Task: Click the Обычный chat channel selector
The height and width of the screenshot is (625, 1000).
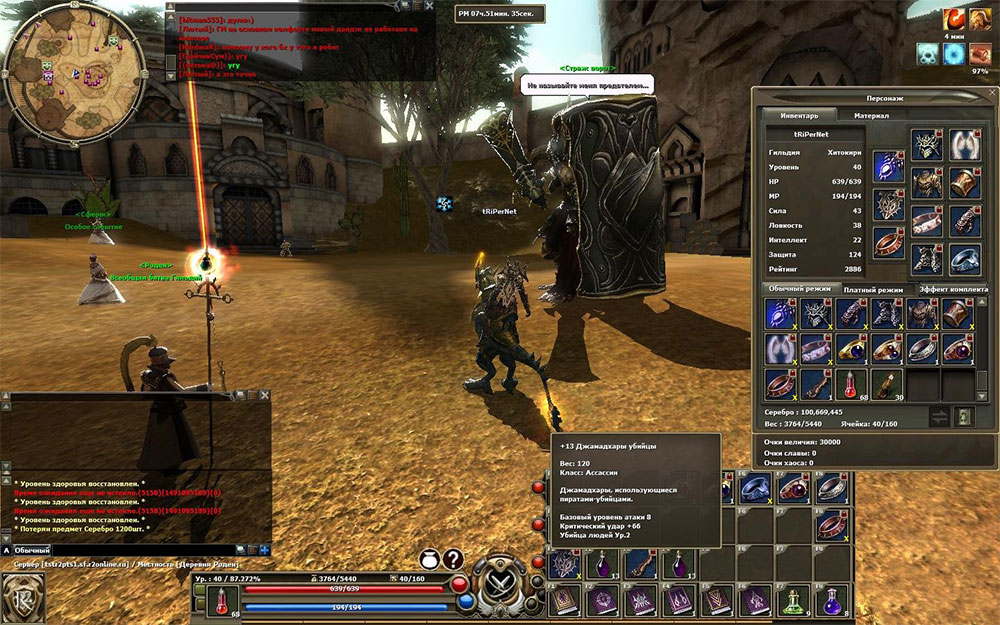Action: pyautogui.click(x=30, y=550)
